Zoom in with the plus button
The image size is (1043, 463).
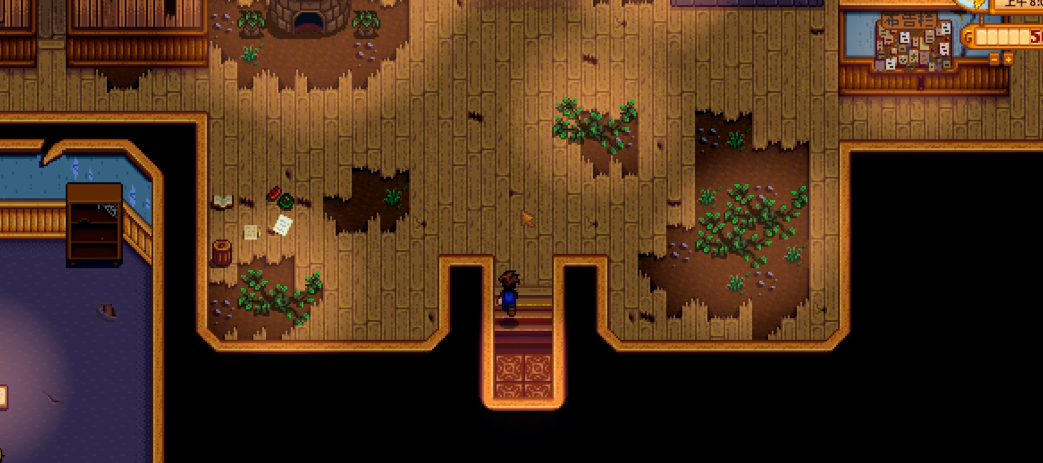1008,59
